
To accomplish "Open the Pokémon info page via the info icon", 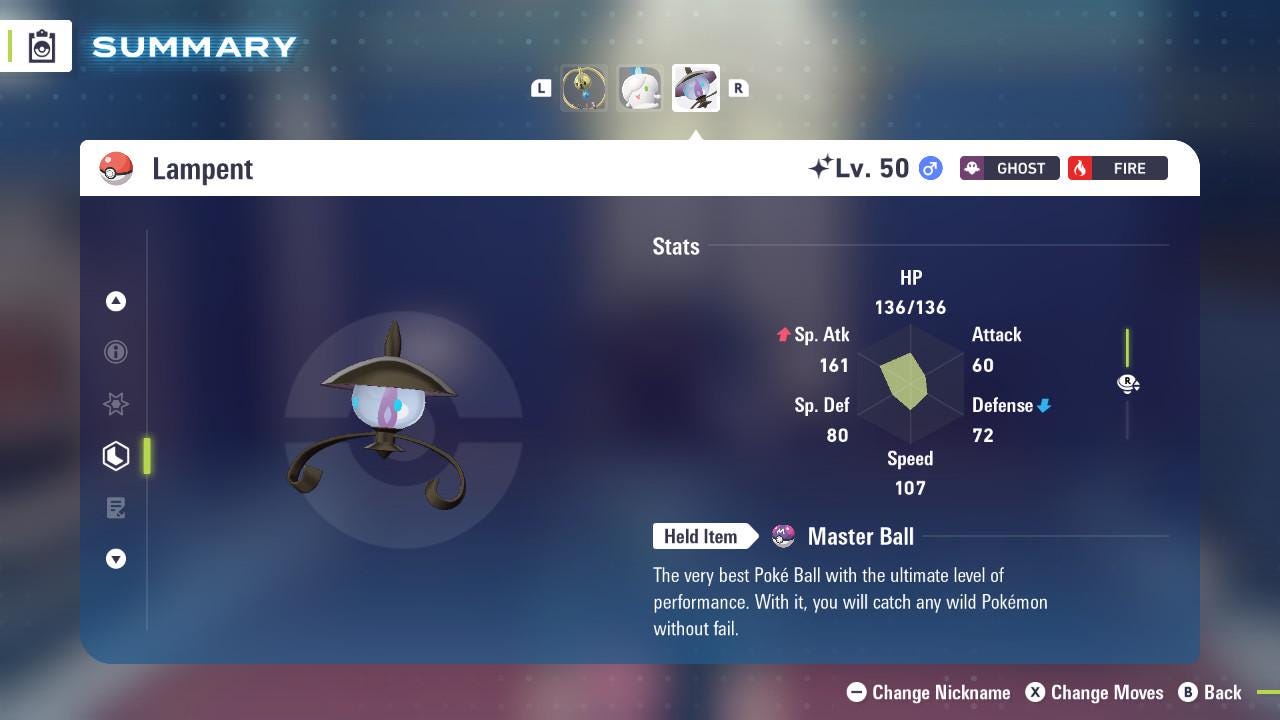I will [116, 352].
